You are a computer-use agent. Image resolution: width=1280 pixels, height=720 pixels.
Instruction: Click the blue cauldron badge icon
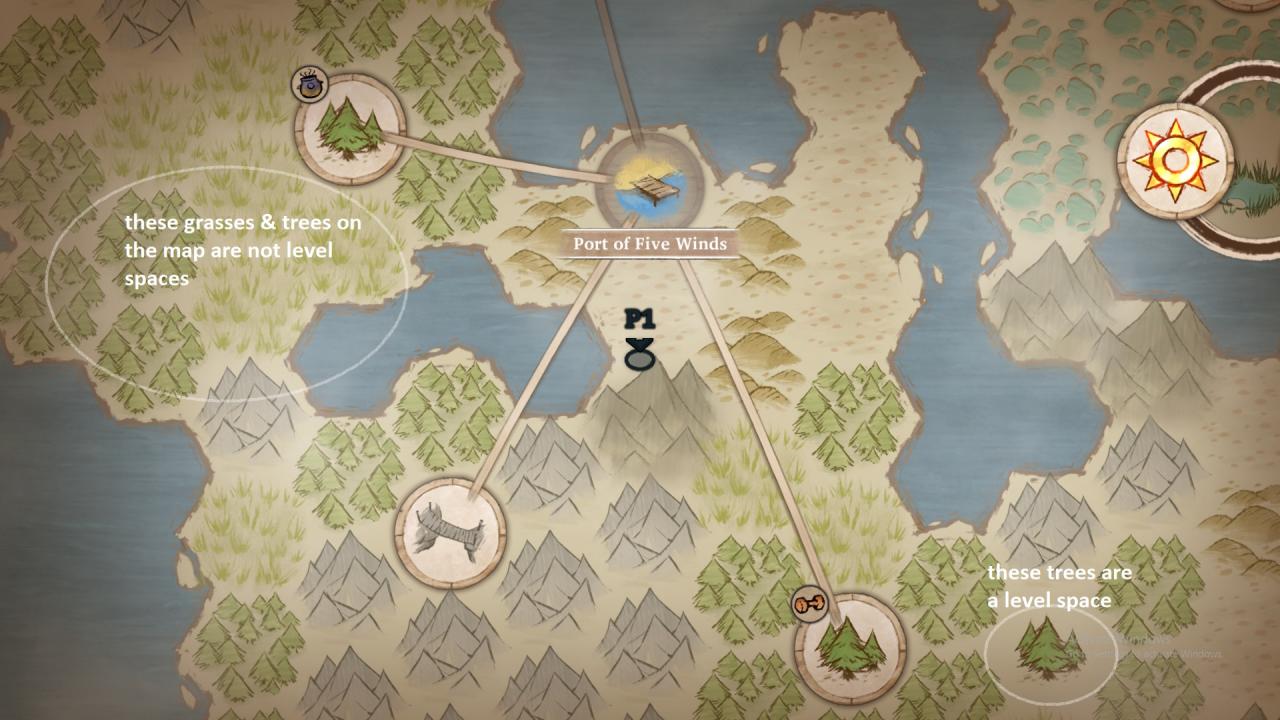pos(308,86)
